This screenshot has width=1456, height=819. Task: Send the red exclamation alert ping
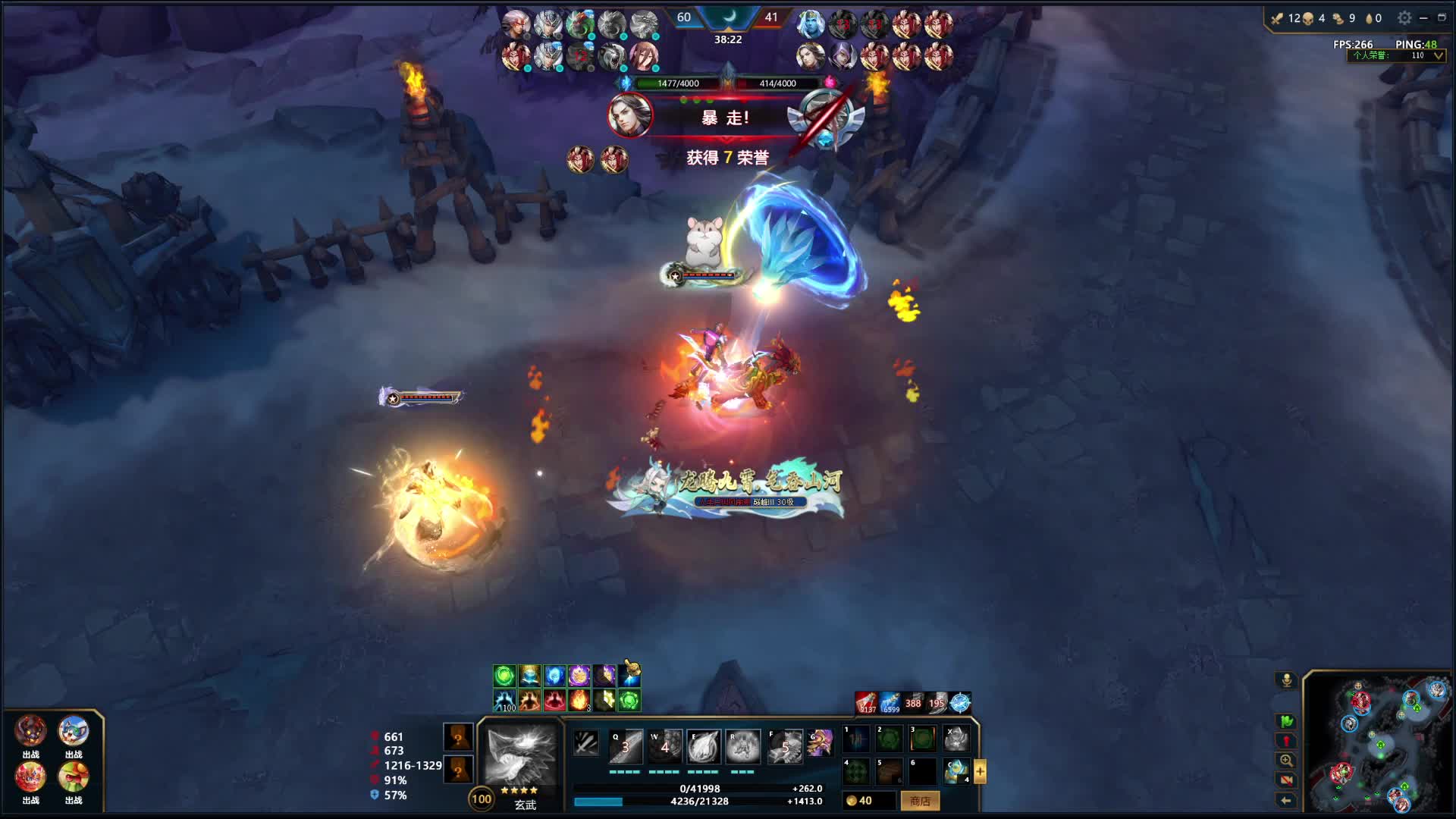pyautogui.click(x=1286, y=741)
